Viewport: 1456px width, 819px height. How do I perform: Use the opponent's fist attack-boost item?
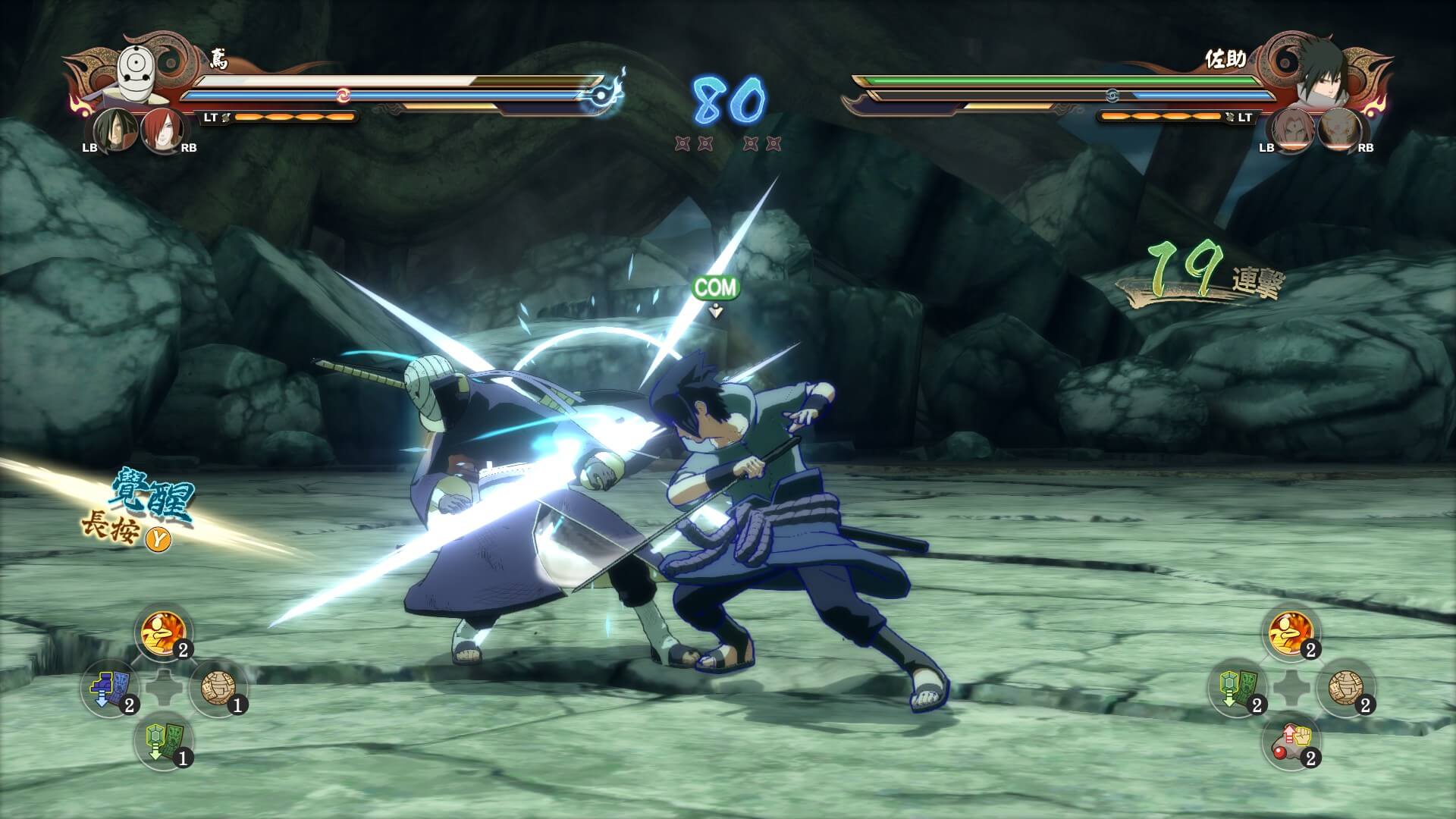coord(1291,742)
